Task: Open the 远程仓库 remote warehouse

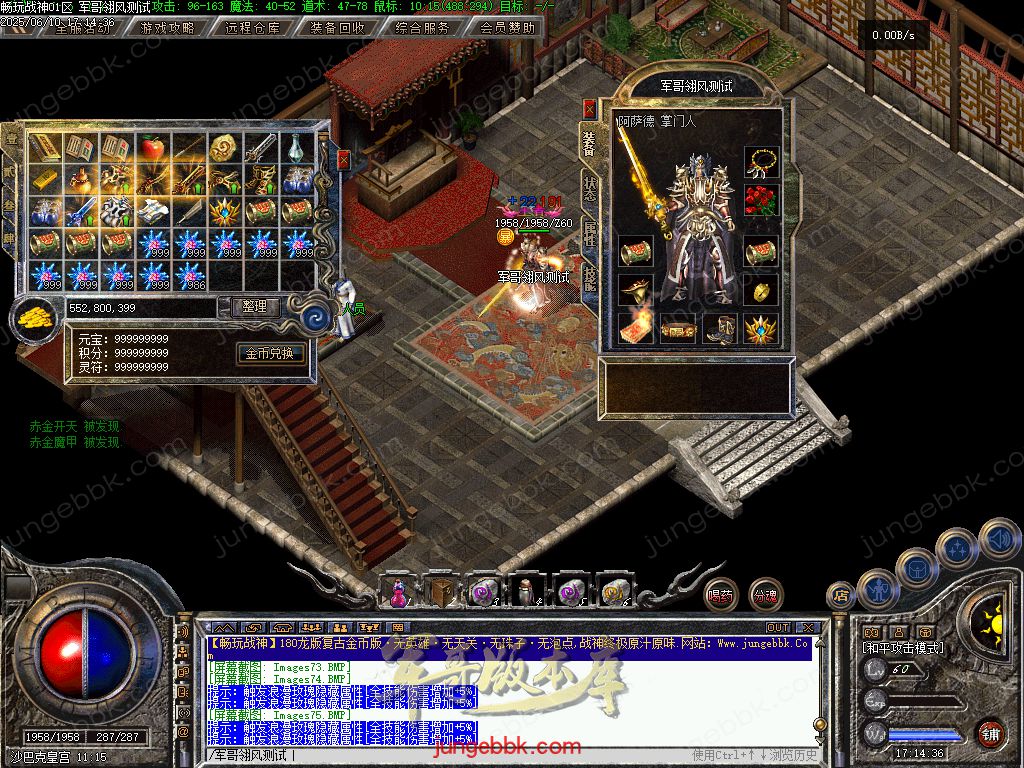Action: [x=252, y=28]
